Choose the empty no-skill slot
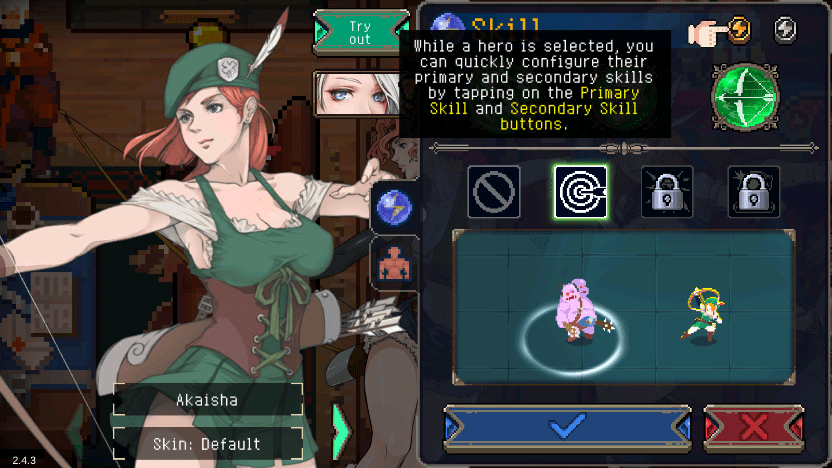The width and height of the screenshot is (832, 468). tap(495, 192)
